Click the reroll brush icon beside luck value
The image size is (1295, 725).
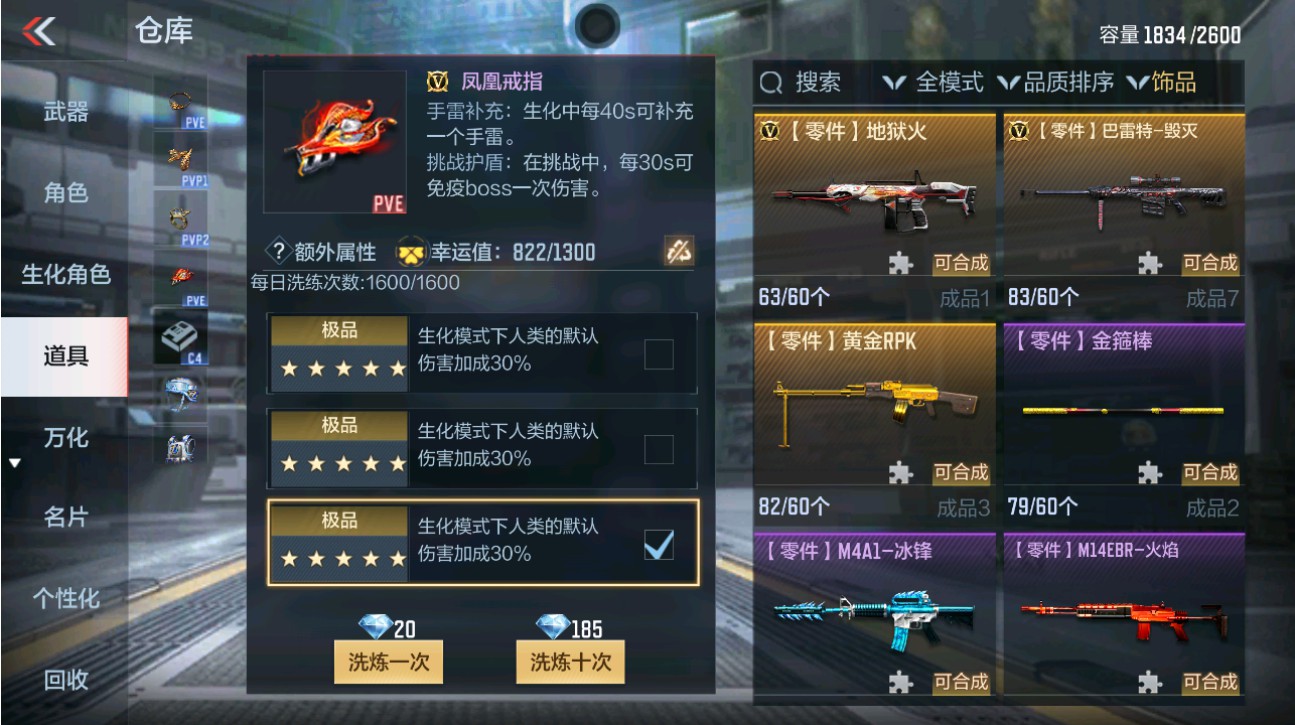[678, 252]
